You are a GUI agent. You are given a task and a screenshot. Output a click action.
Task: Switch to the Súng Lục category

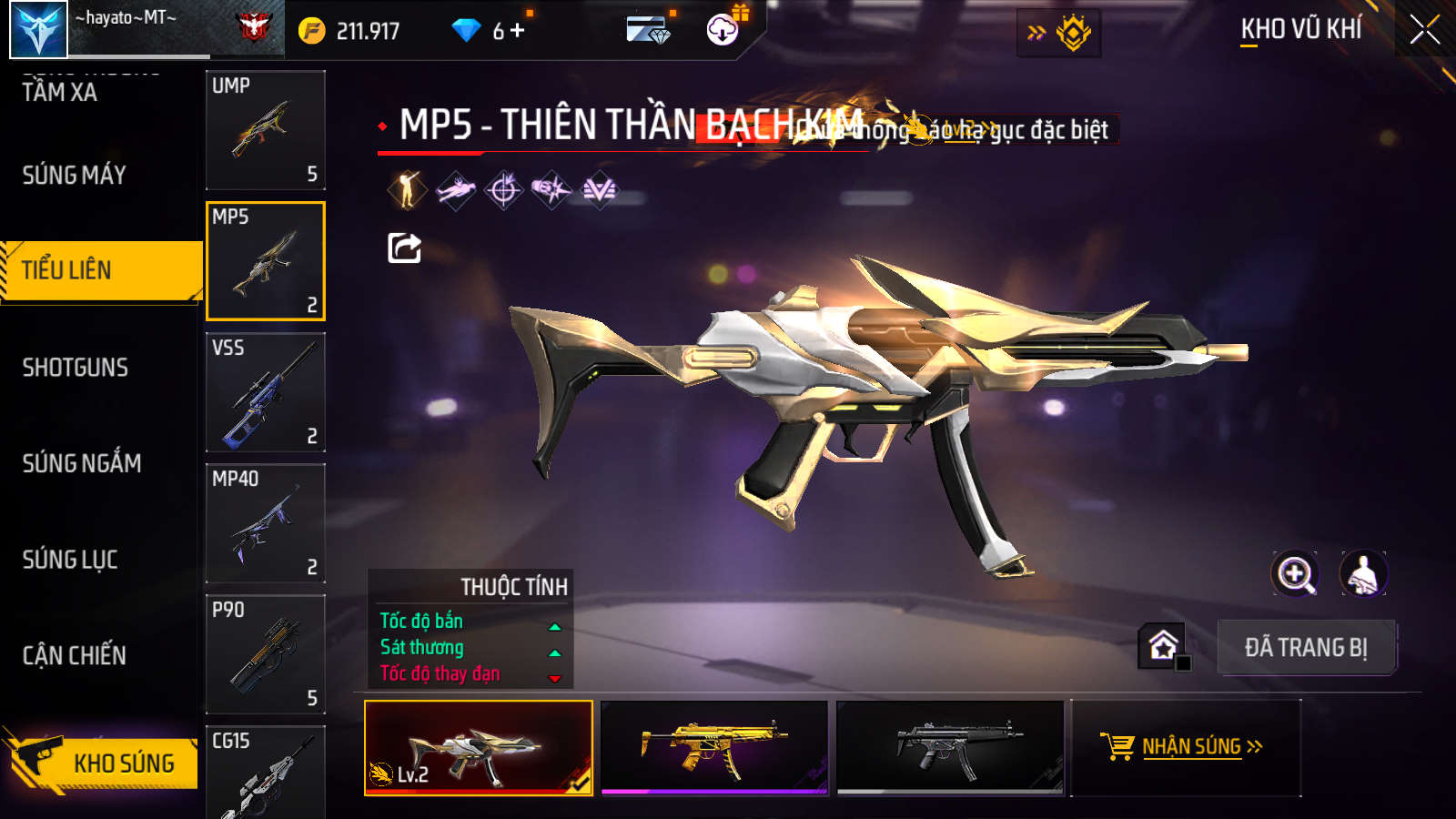70,560
